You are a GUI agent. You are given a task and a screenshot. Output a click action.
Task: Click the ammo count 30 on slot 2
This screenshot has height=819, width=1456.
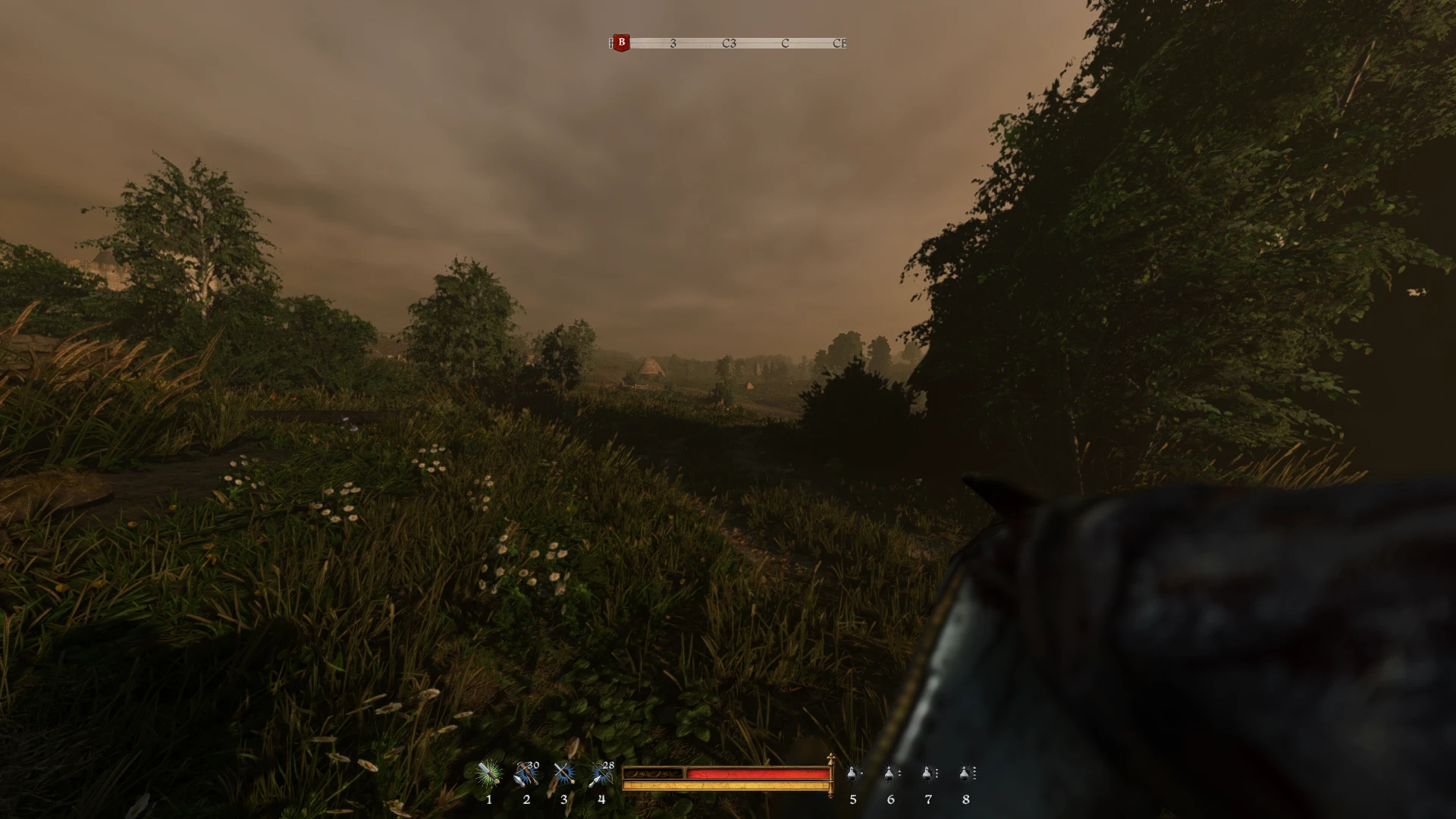[533, 765]
